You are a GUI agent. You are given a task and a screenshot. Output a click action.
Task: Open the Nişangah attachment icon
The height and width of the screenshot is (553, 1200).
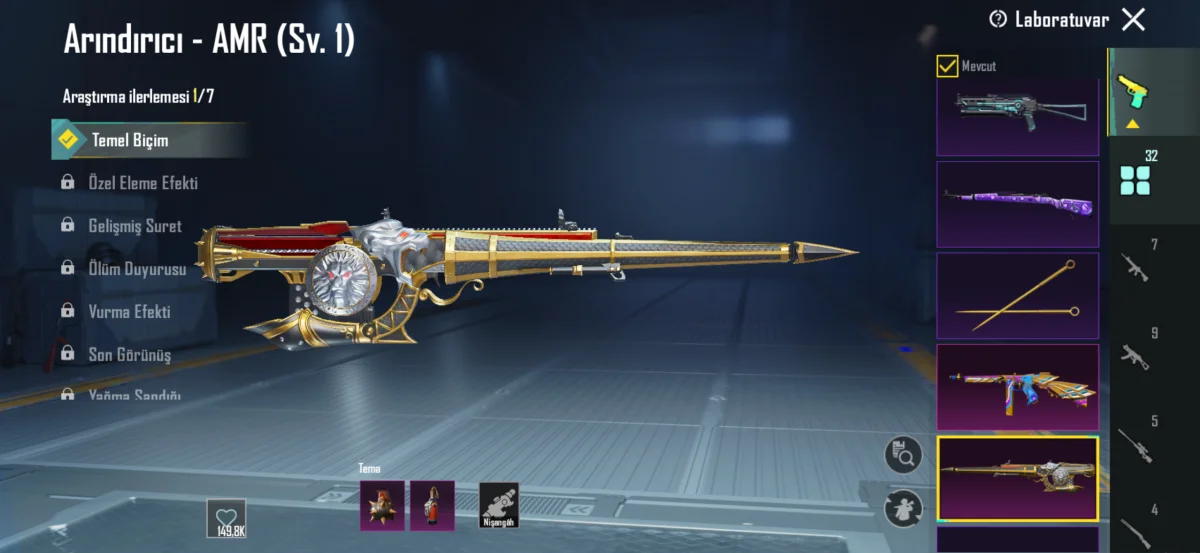[x=498, y=505]
